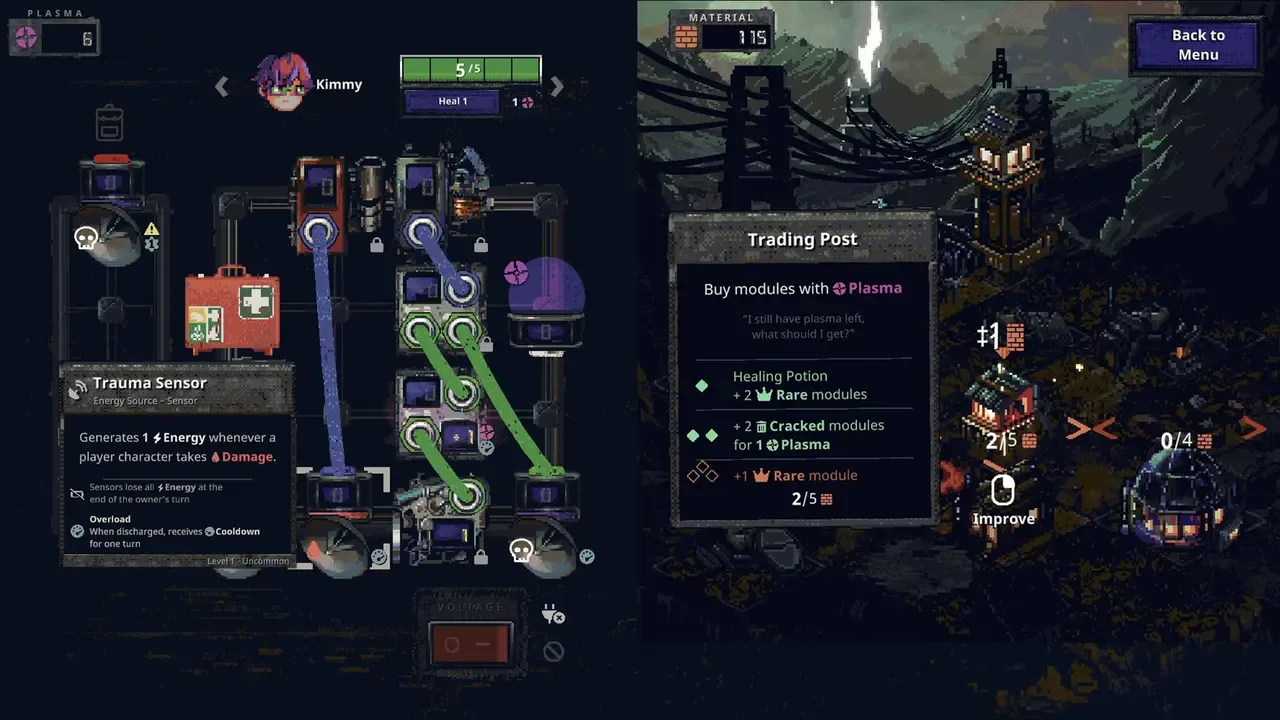Switch to the next character arrow
This screenshot has height=720, width=1280.
pyautogui.click(x=557, y=86)
